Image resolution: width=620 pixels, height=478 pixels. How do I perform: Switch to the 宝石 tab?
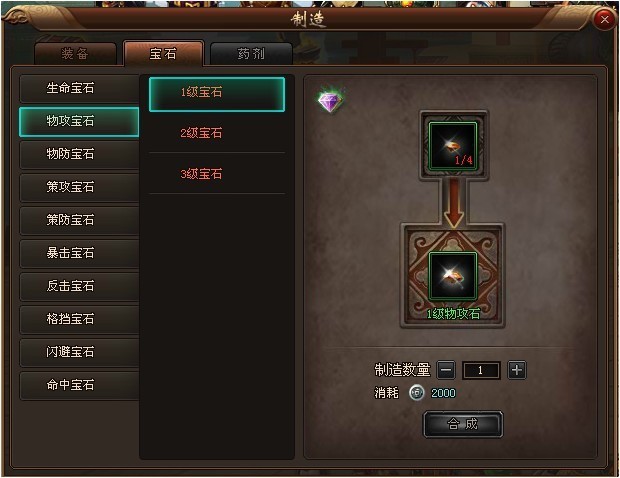click(163, 53)
